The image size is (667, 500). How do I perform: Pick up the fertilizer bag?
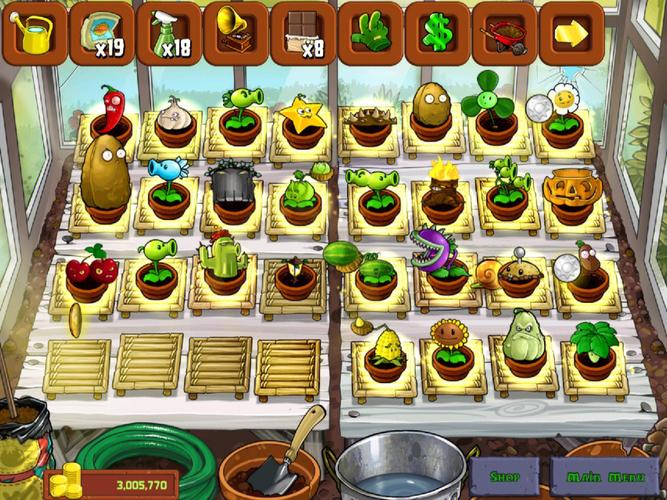(x=101, y=33)
